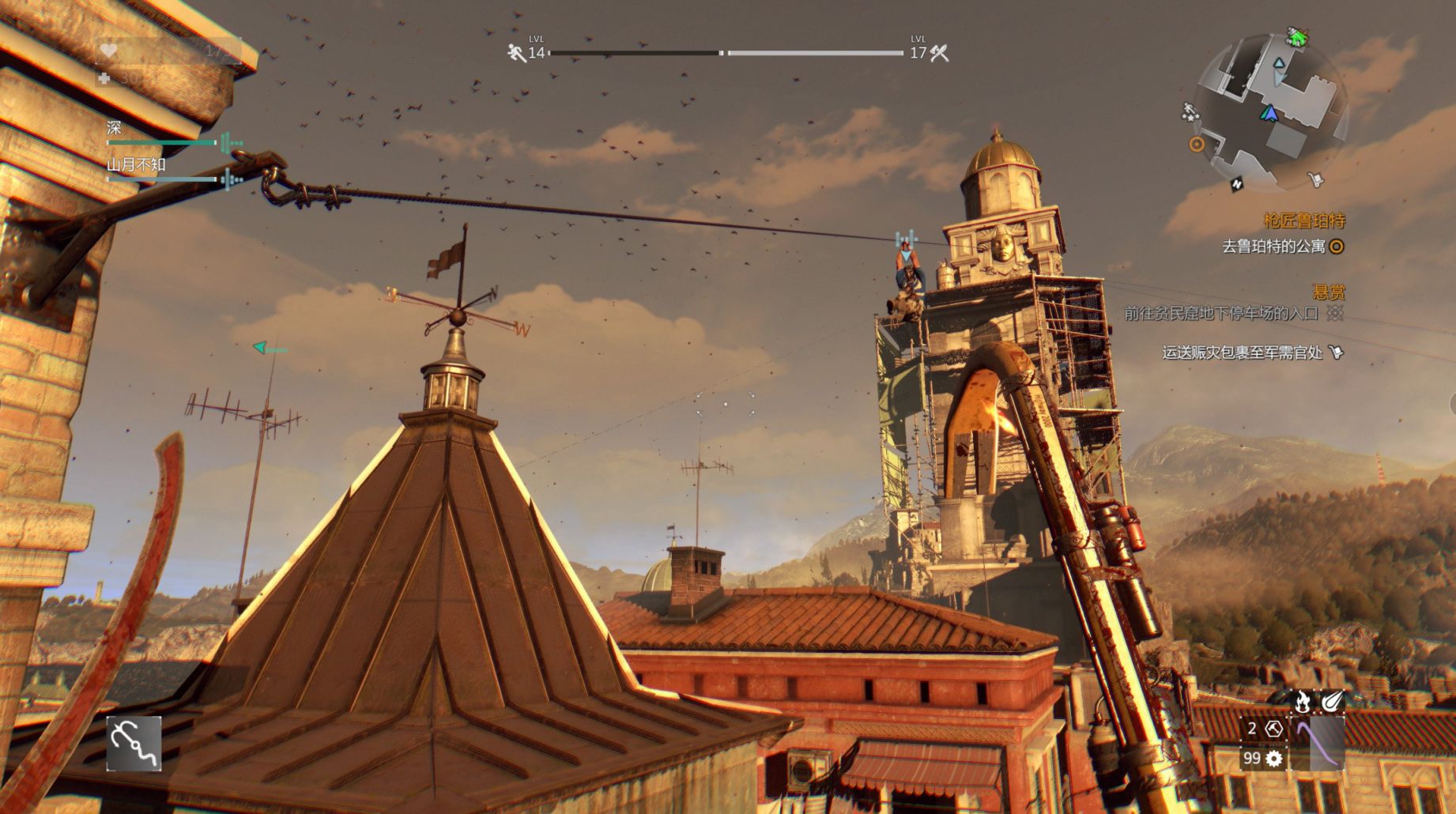Click the fire elemental effect icon
This screenshot has width=1456, height=814.
1302,700
